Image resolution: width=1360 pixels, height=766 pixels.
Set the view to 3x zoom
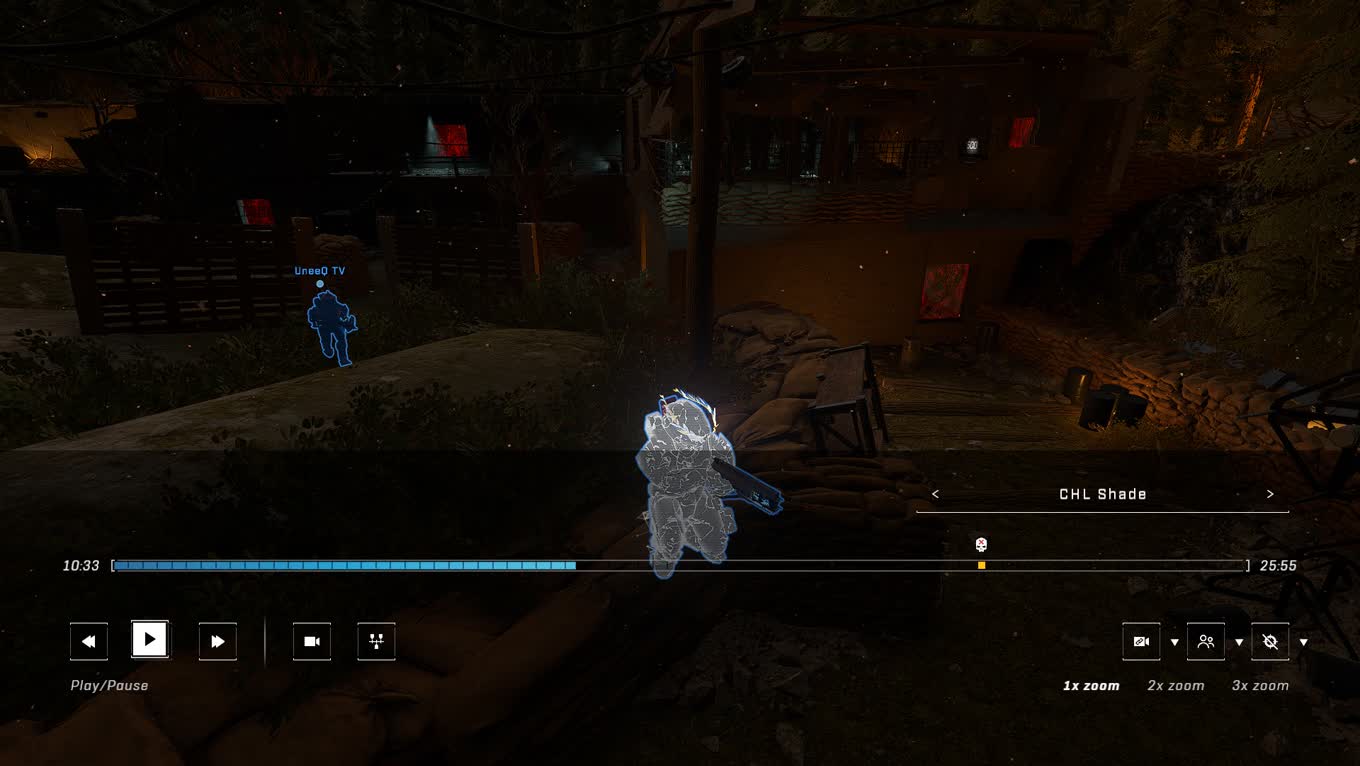(1260, 685)
